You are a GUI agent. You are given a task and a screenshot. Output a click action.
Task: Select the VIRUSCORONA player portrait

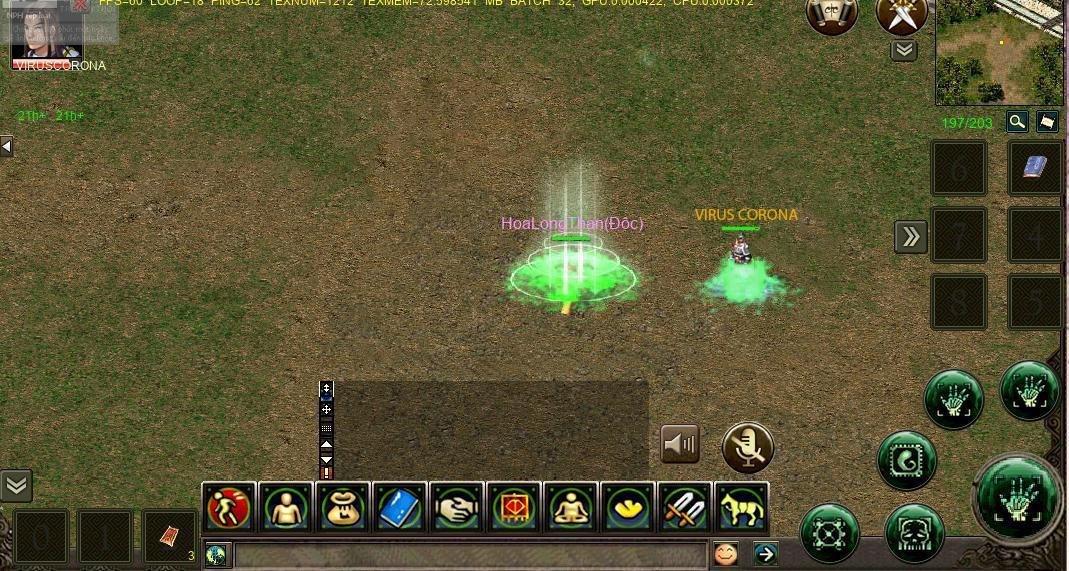pyautogui.click(x=47, y=37)
